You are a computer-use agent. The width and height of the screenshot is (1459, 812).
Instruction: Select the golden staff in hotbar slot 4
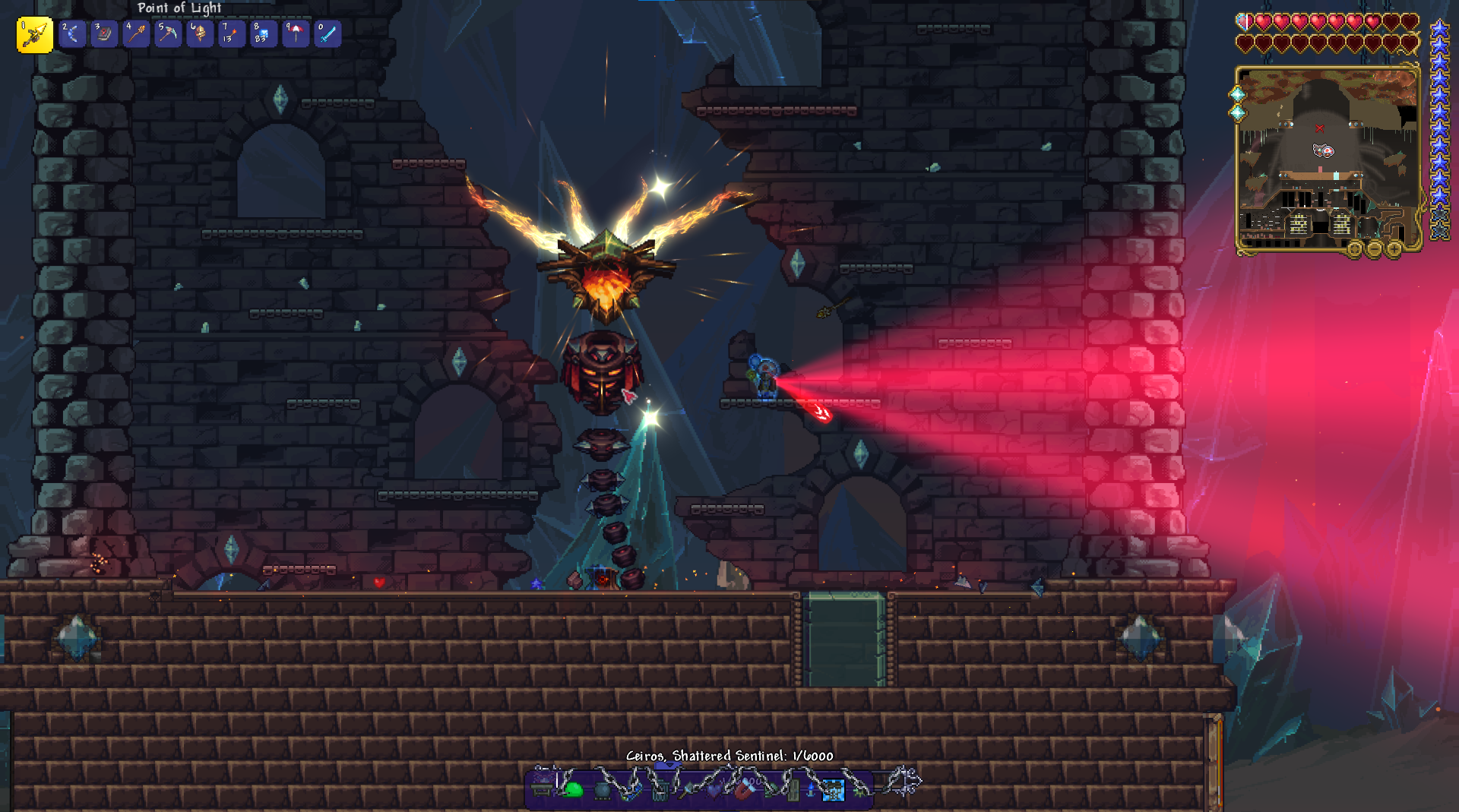tap(136, 34)
